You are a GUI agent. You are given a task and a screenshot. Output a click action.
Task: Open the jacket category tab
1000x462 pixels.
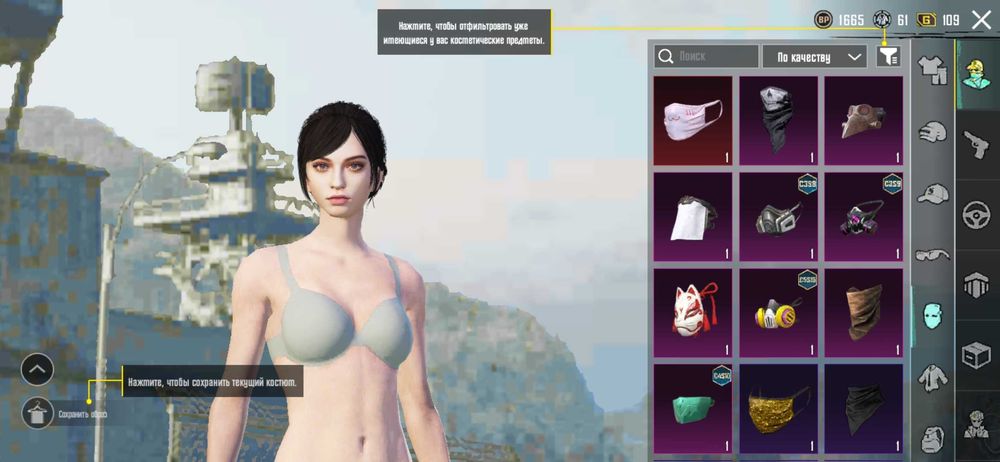click(x=933, y=376)
